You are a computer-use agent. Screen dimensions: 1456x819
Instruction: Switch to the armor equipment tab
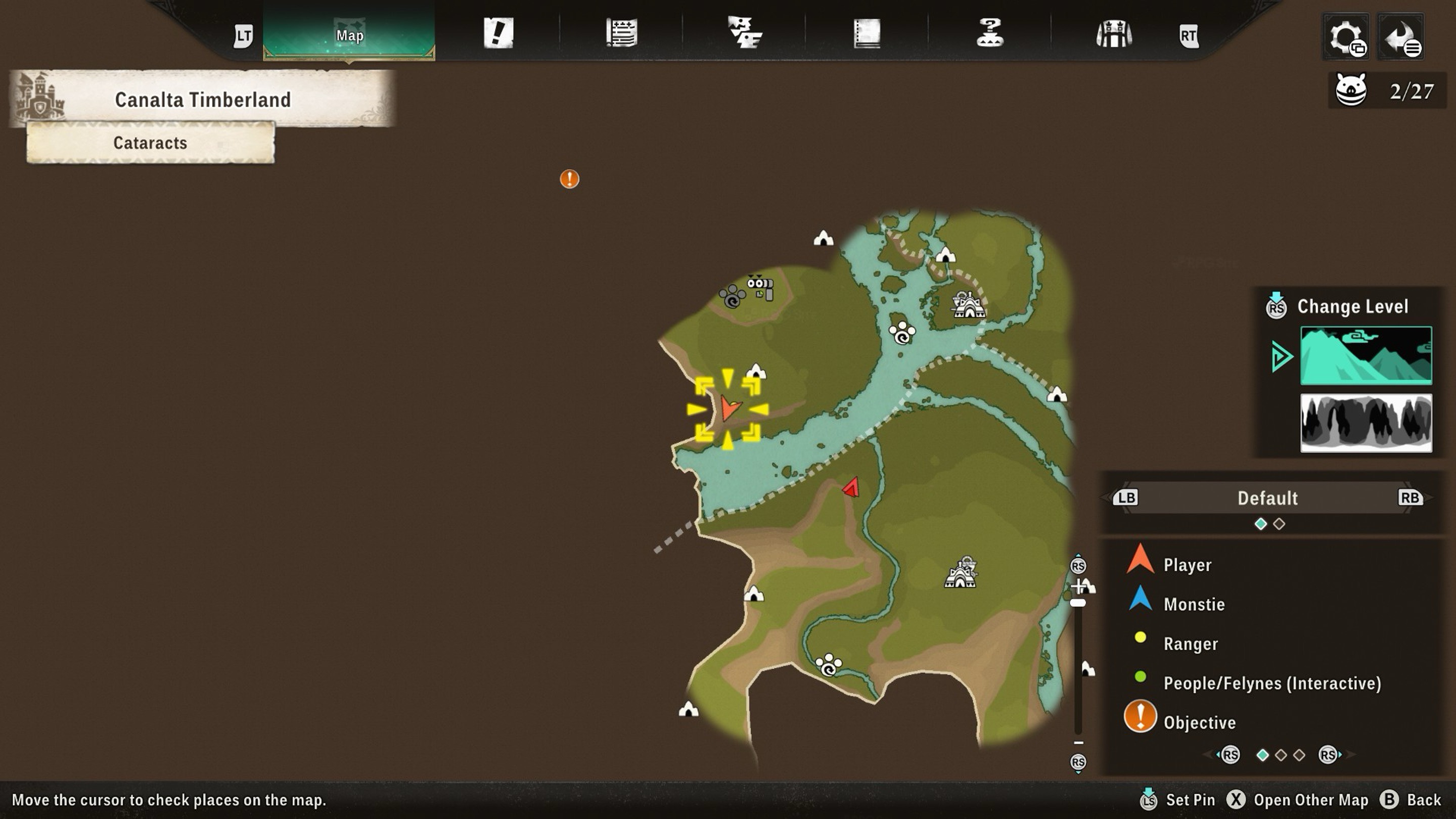1113,34
